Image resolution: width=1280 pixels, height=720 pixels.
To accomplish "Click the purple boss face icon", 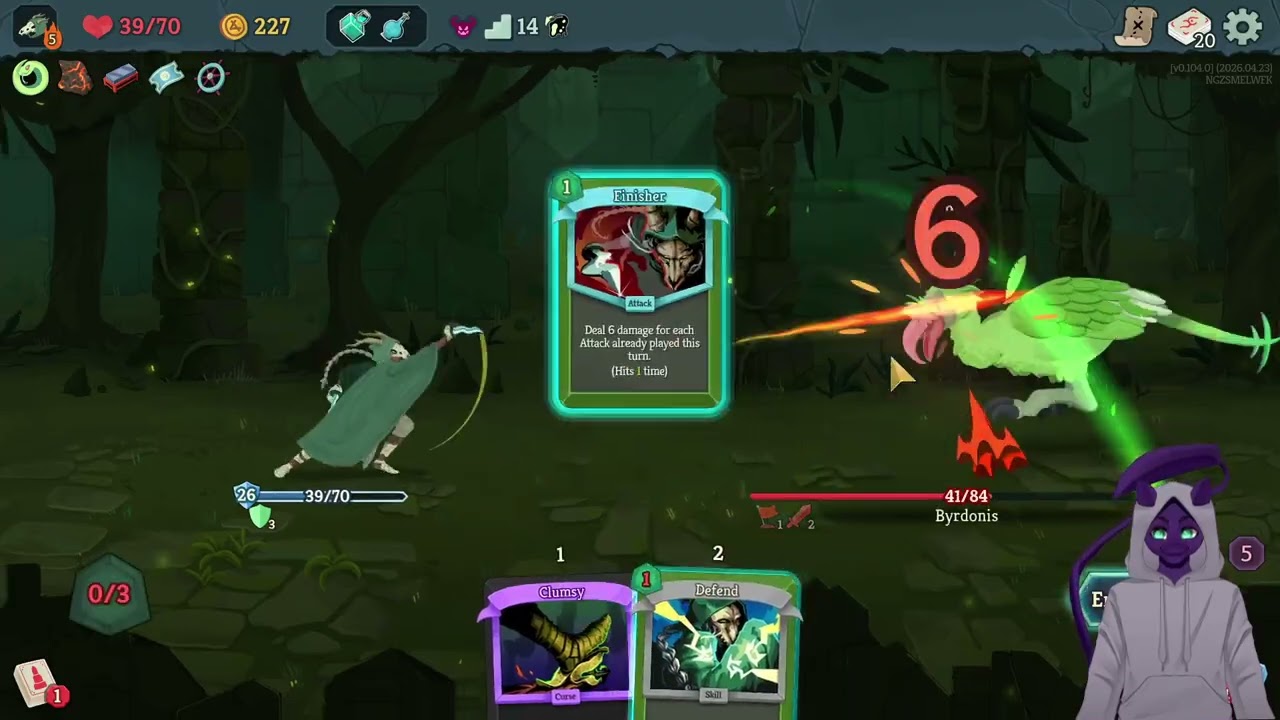I will (x=462, y=27).
